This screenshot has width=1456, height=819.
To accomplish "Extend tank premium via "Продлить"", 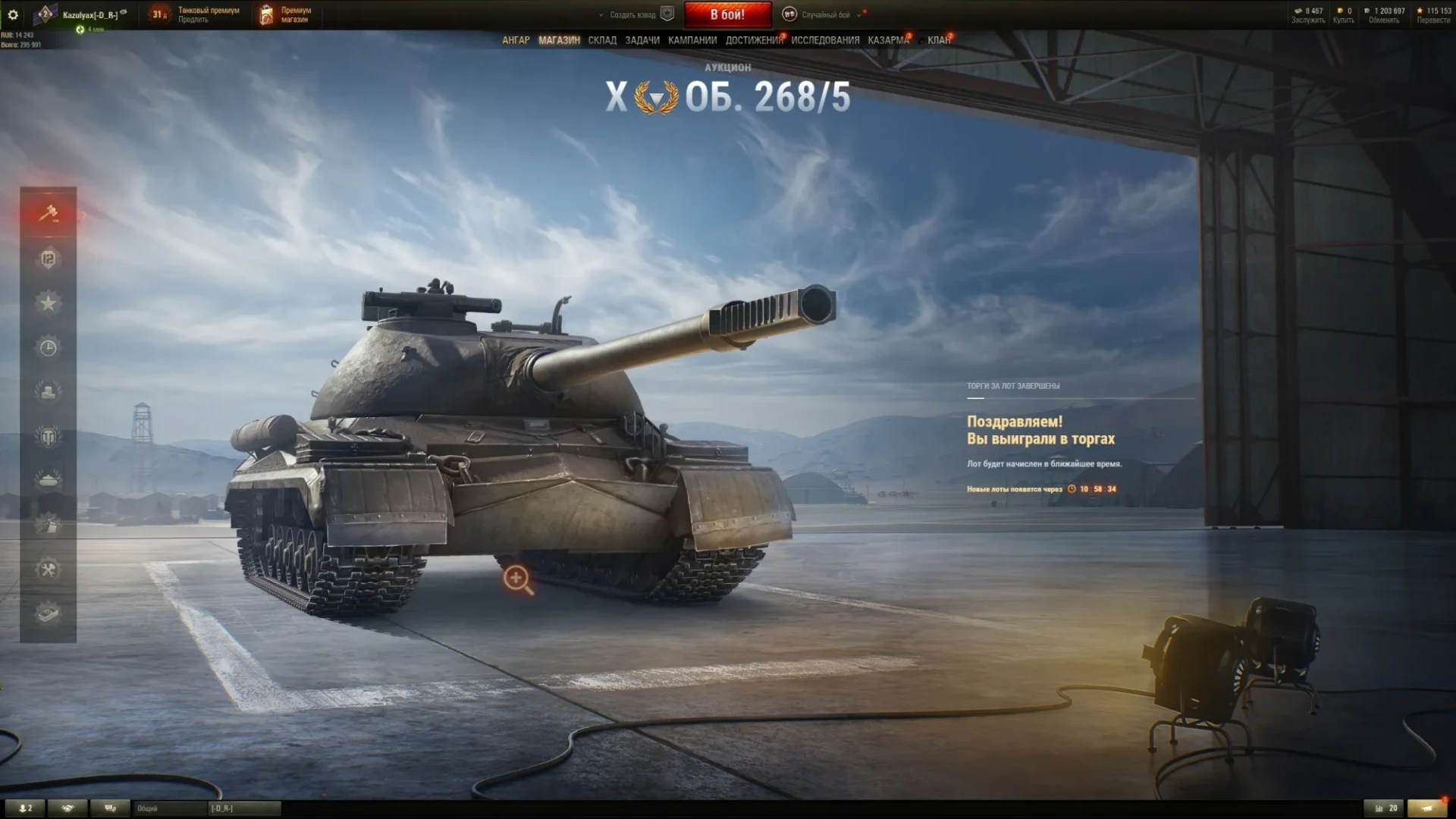I will tap(193, 20).
